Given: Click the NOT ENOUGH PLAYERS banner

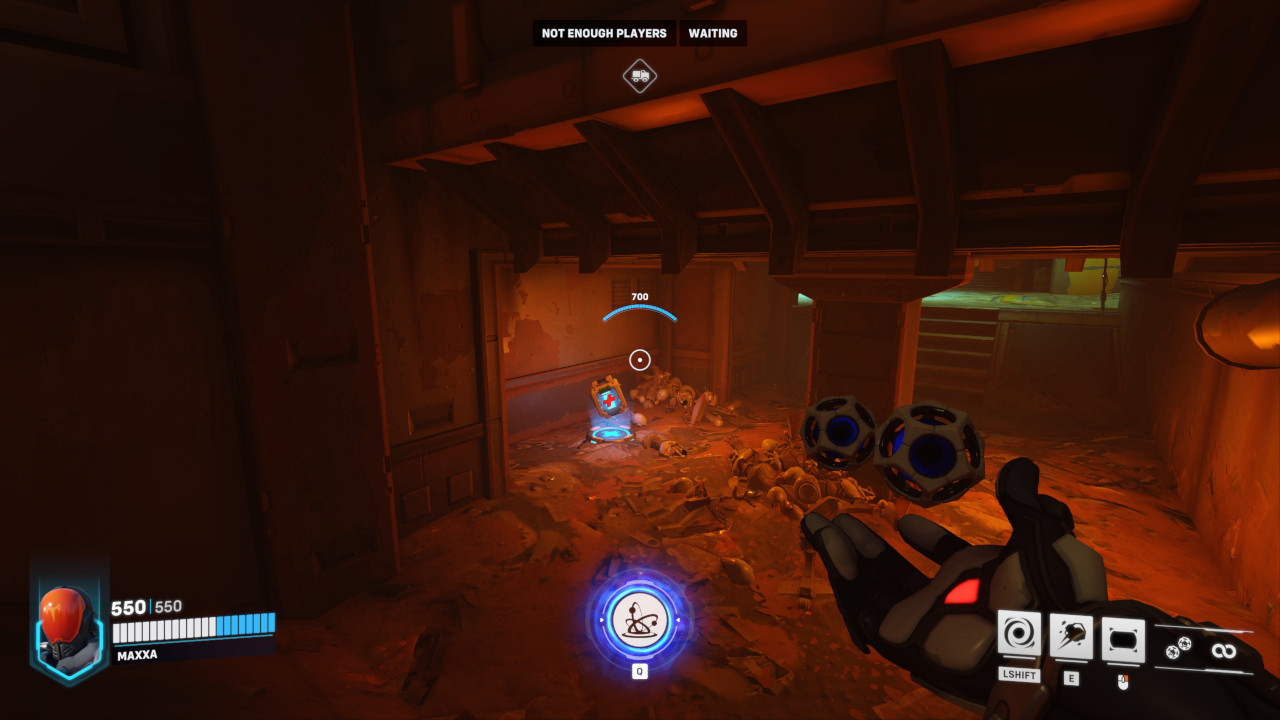Looking at the screenshot, I should point(604,33).
